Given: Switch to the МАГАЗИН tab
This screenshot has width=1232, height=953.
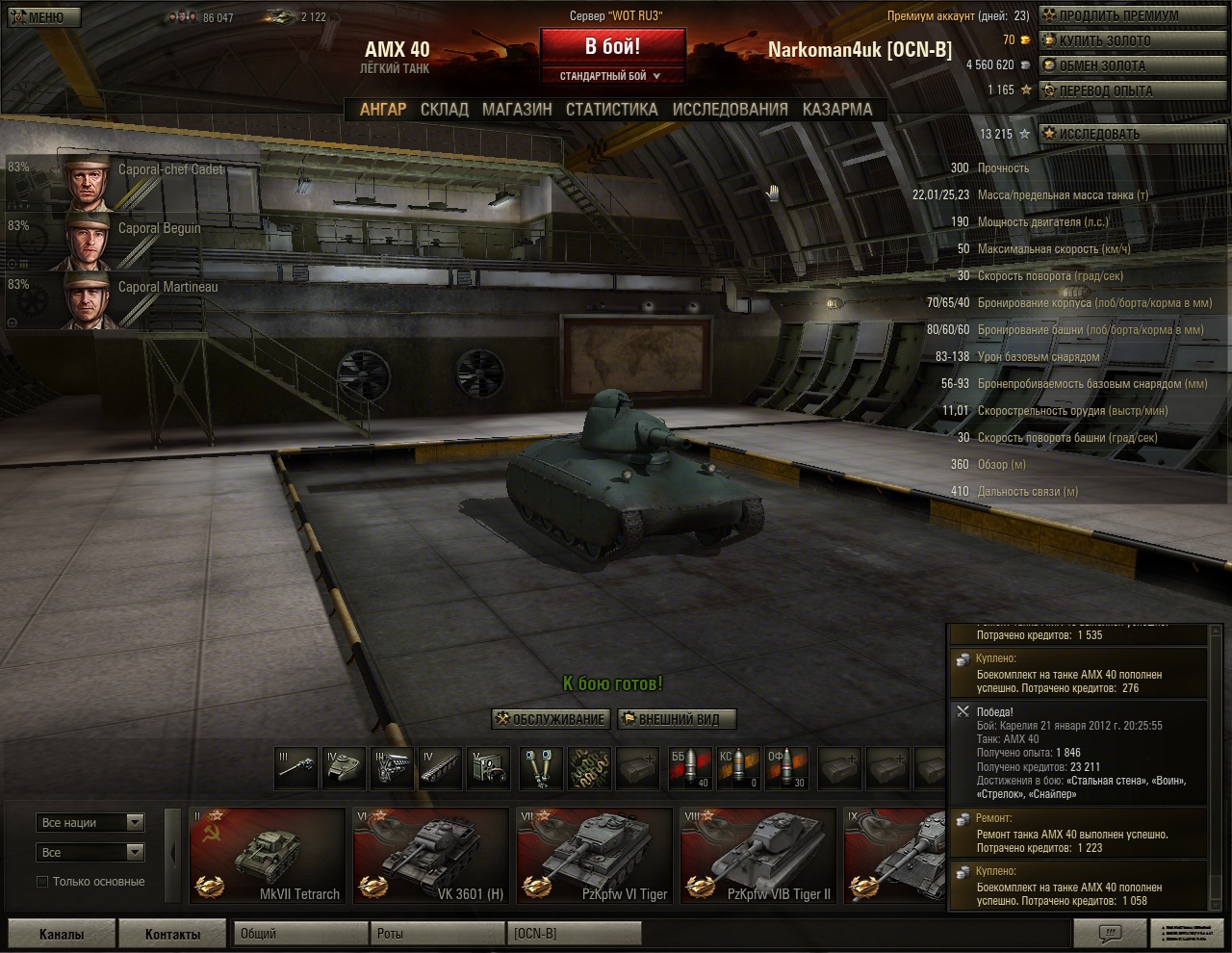Looking at the screenshot, I should coord(517,110).
